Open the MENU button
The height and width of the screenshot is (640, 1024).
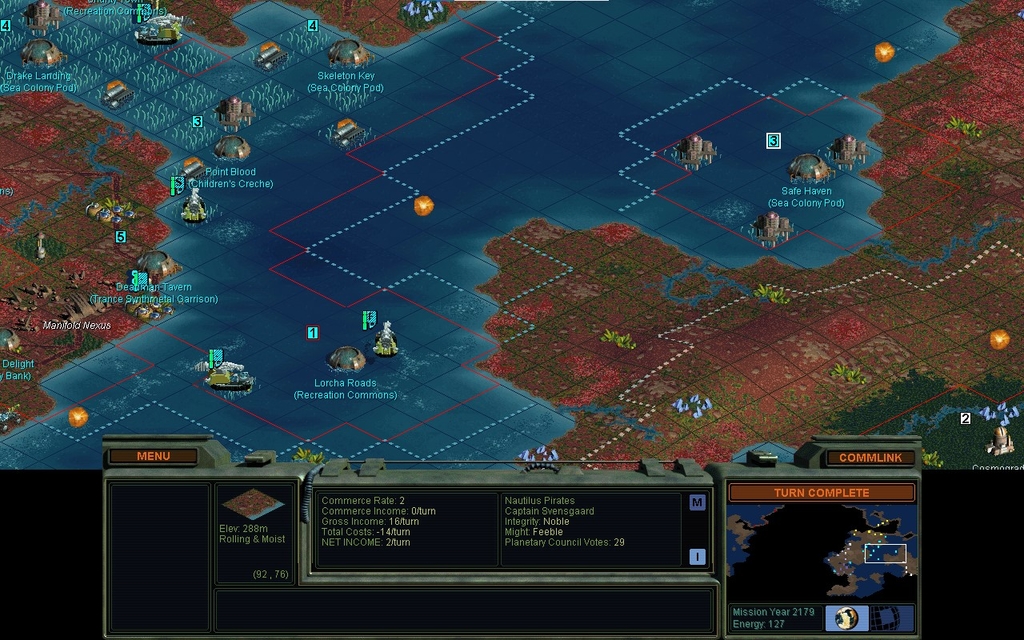pos(153,456)
